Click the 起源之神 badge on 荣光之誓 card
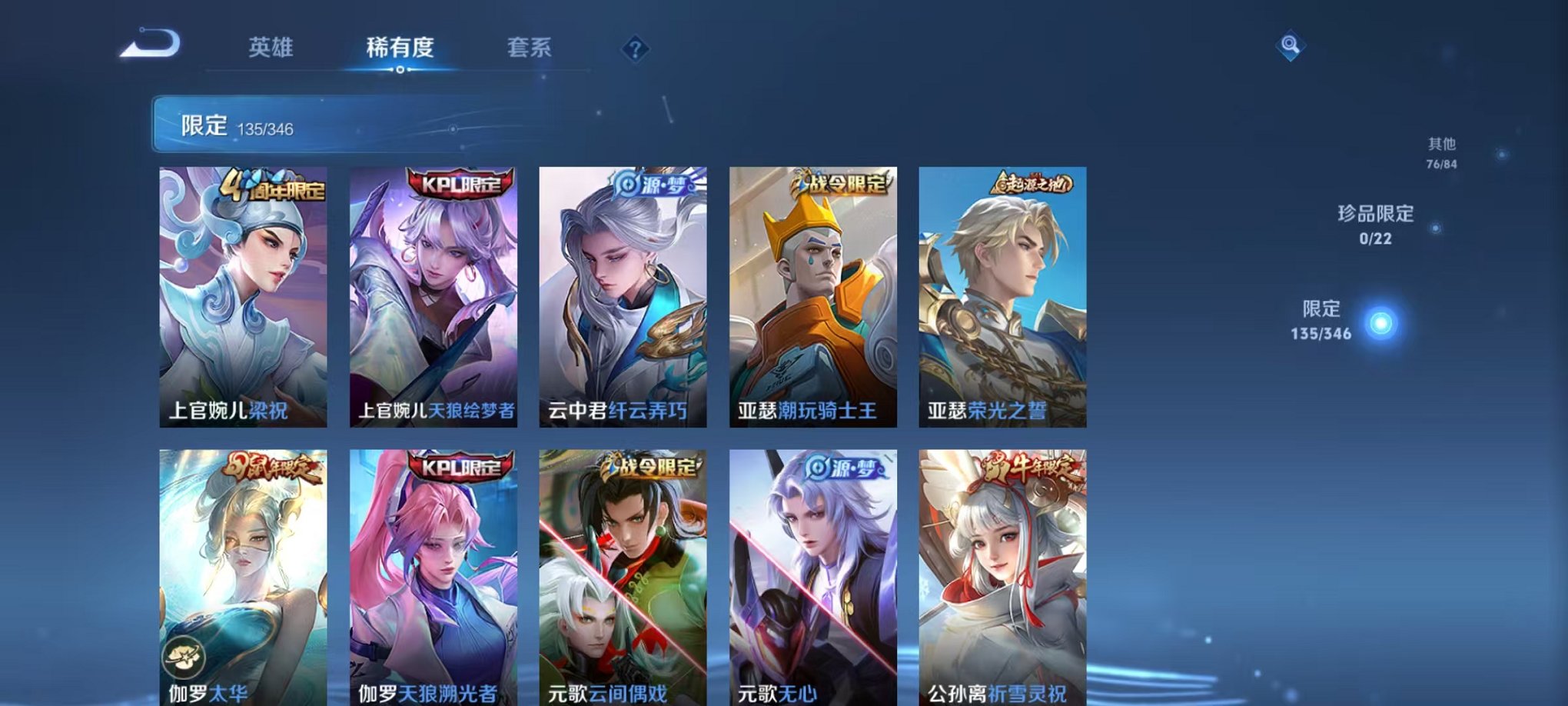The height and width of the screenshot is (706, 1568). click(x=1031, y=181)
